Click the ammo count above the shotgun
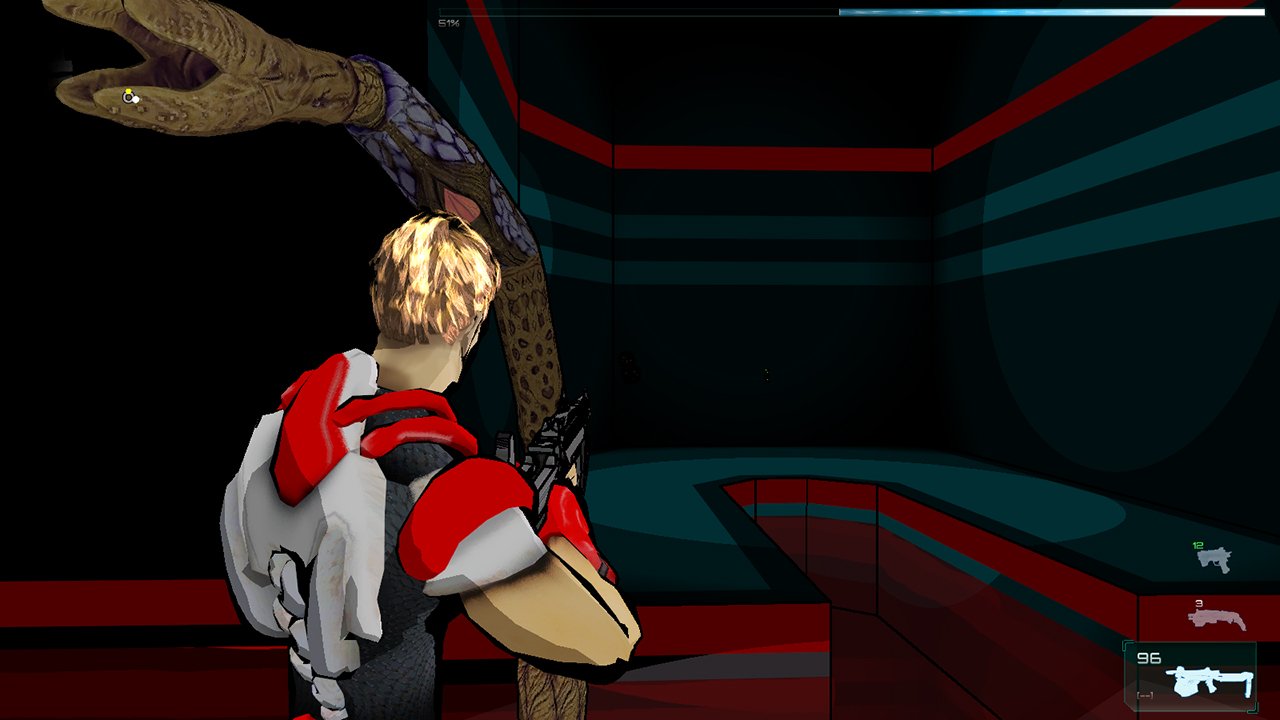The image size is (1280, 720). click(x=1199, y=603)
